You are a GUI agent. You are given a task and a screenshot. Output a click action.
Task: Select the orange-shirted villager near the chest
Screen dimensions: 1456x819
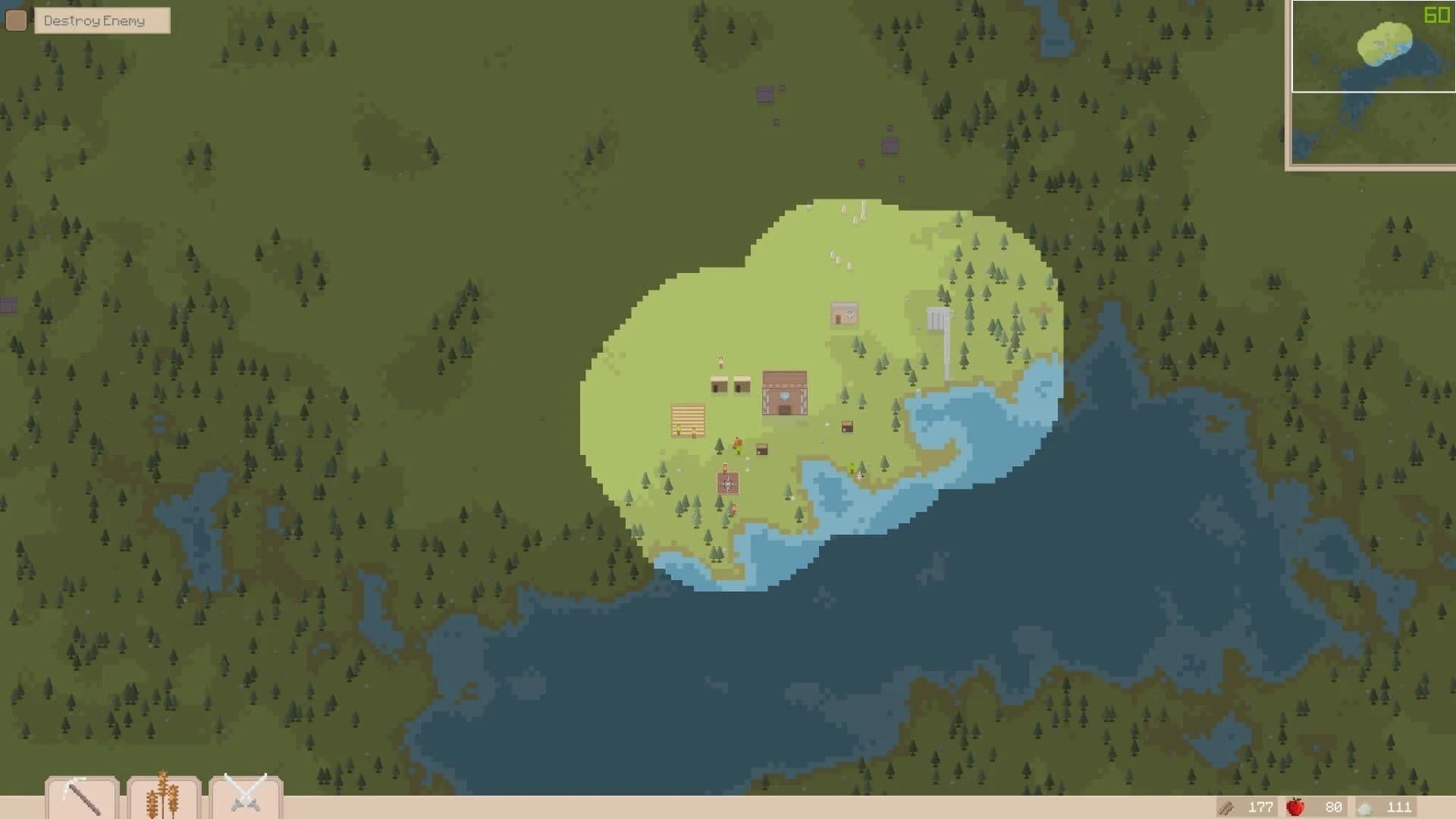pyautogui.click(x=737, y=444)
